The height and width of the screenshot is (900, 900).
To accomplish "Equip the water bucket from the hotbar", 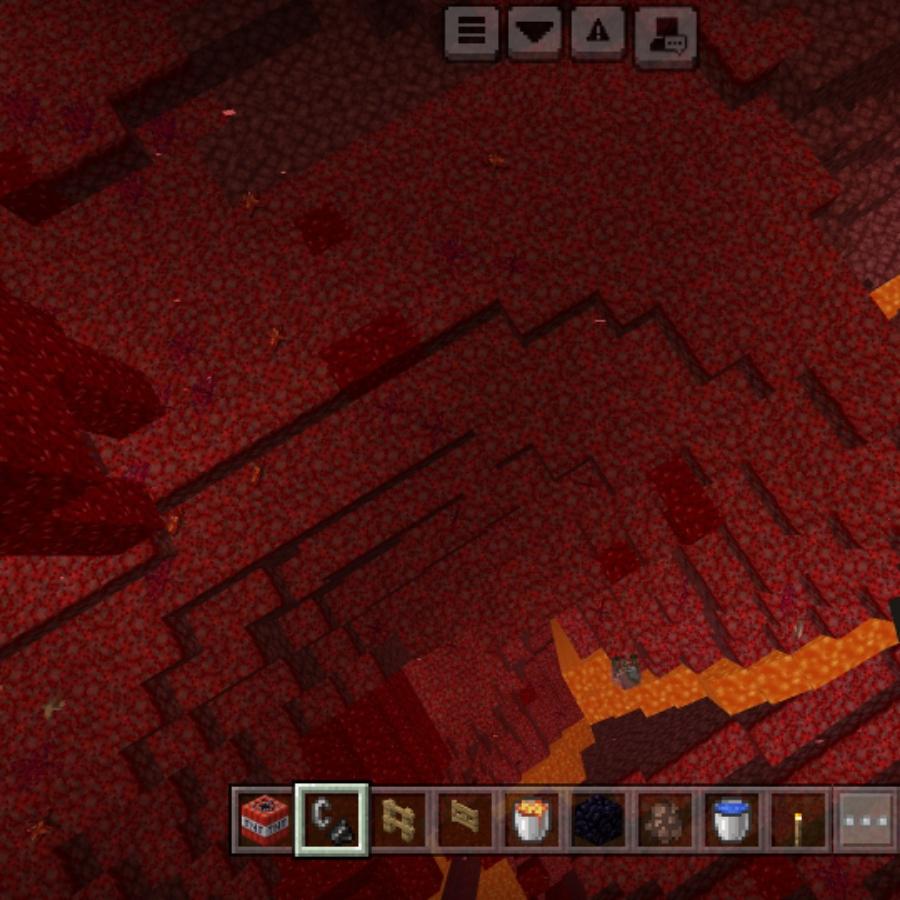I will pyautogui.click(x=732, y=820).
